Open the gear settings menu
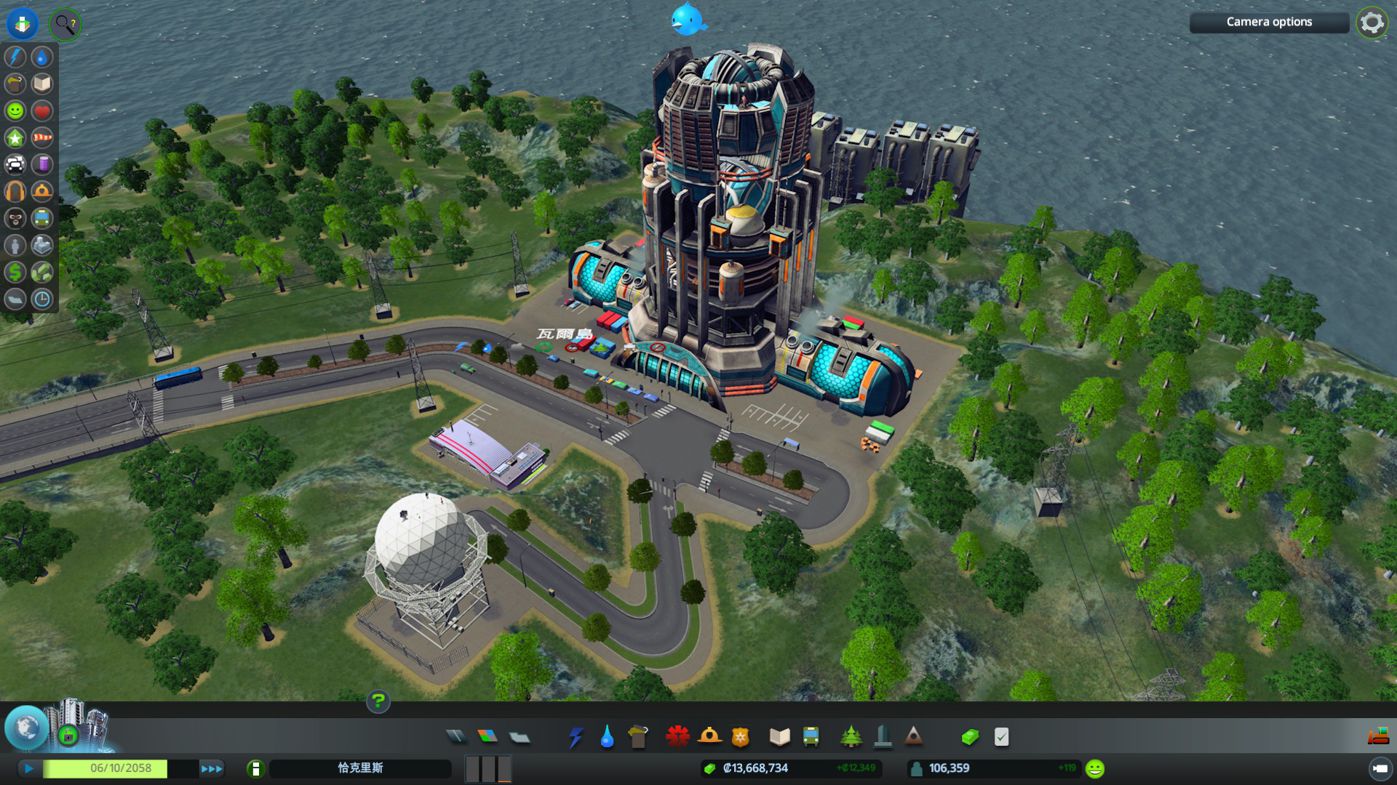 (x=1372, y=23)
